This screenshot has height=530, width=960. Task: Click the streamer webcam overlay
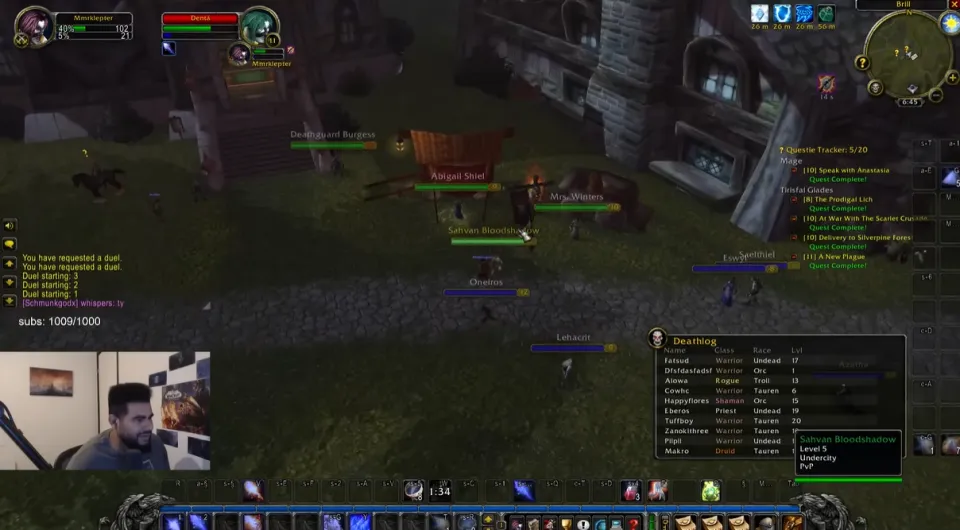(105, 410)
